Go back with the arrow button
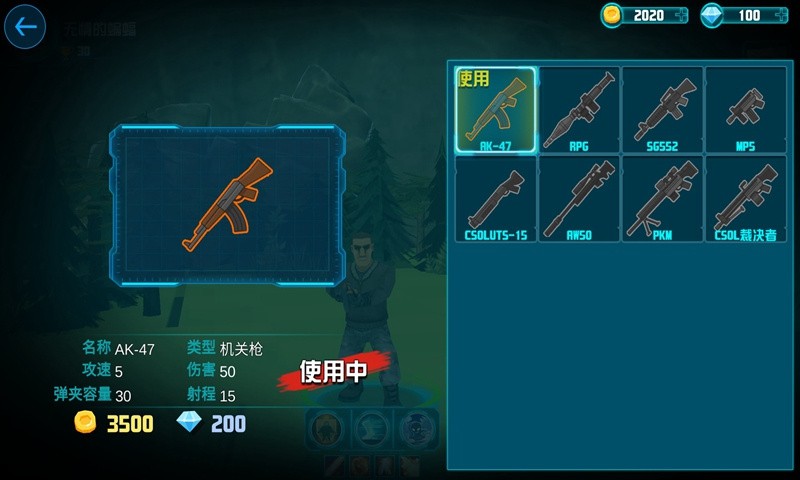This screenshot has height=480, width=800. tap(25, 27)
